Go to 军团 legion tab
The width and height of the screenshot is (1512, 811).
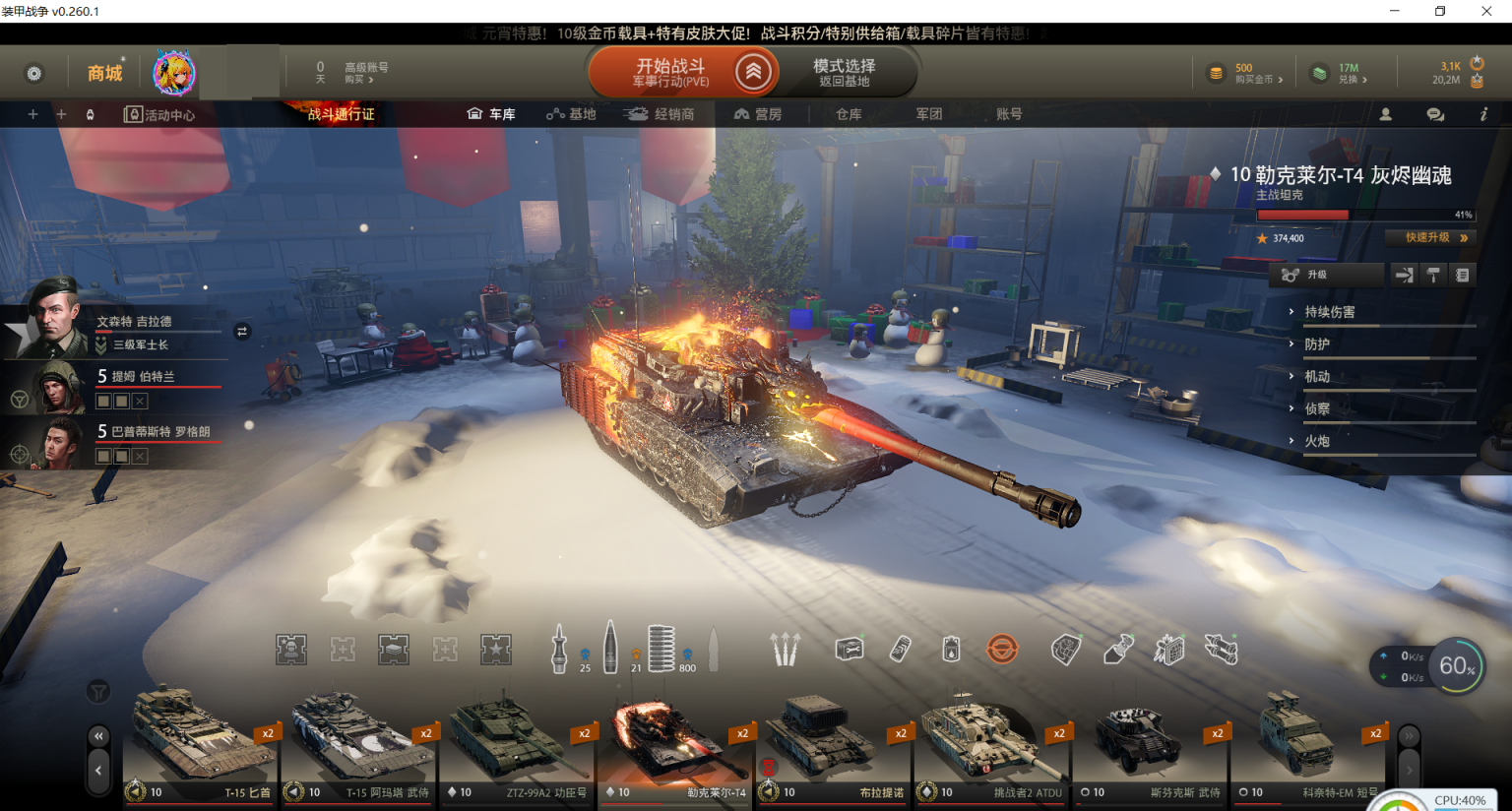[929, 114]
